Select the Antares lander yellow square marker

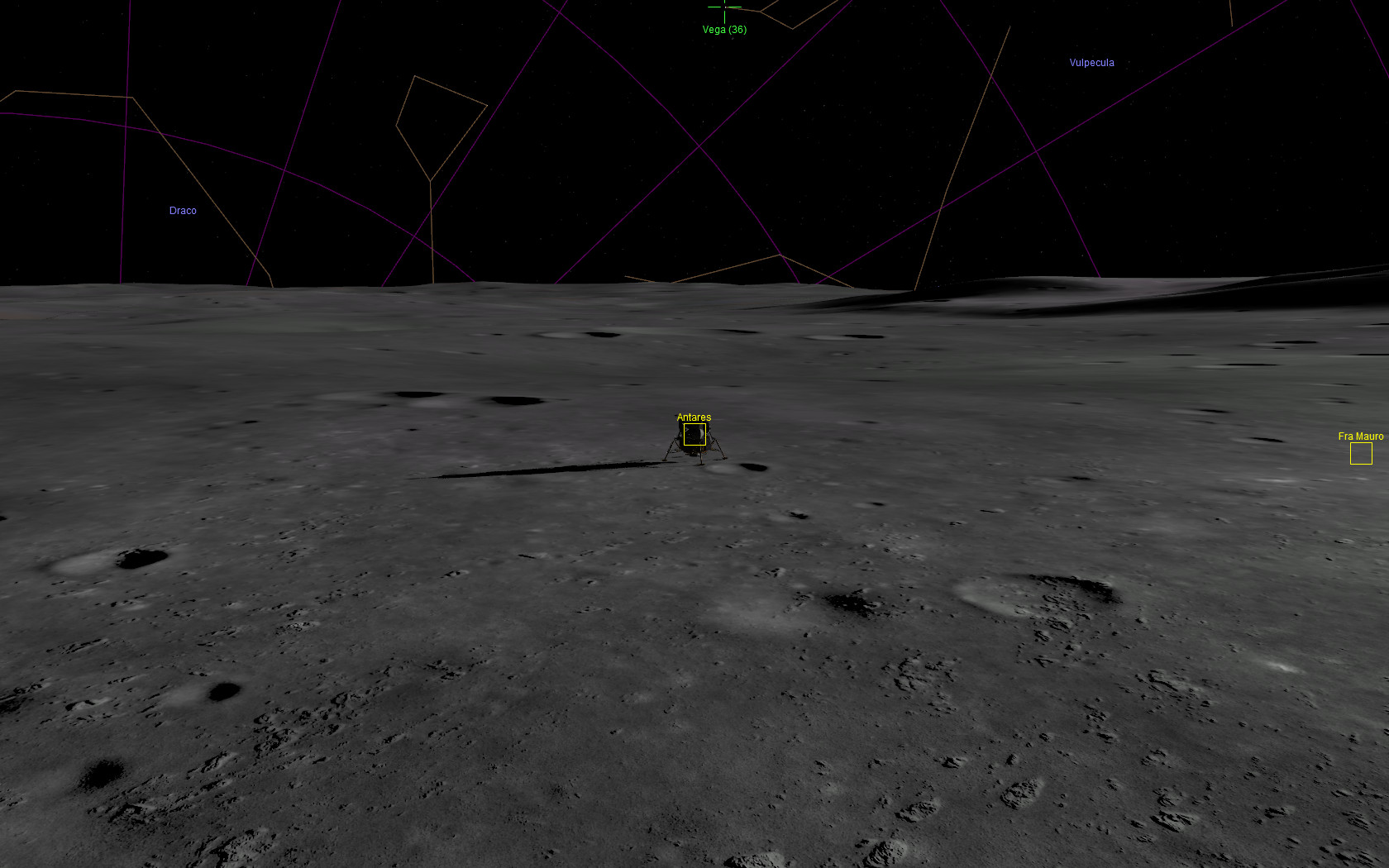pos(694,435)
